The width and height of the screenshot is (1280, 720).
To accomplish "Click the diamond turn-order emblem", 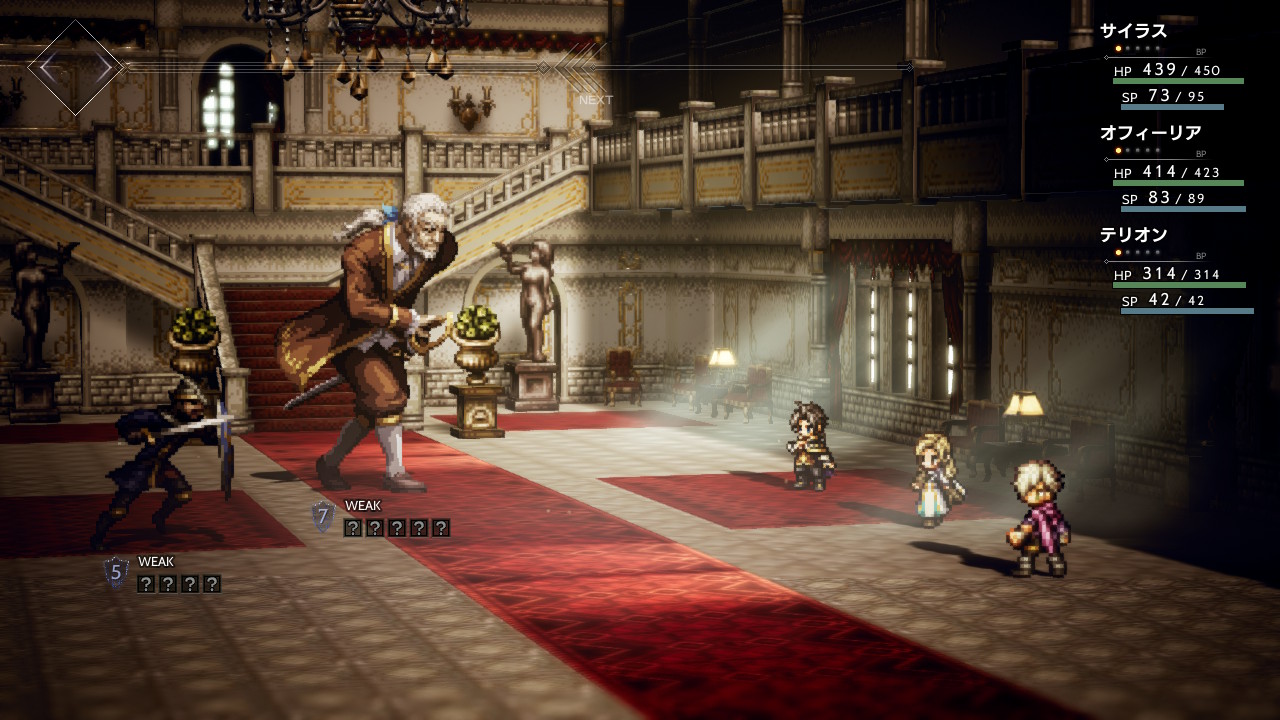I will coord(75,67).
